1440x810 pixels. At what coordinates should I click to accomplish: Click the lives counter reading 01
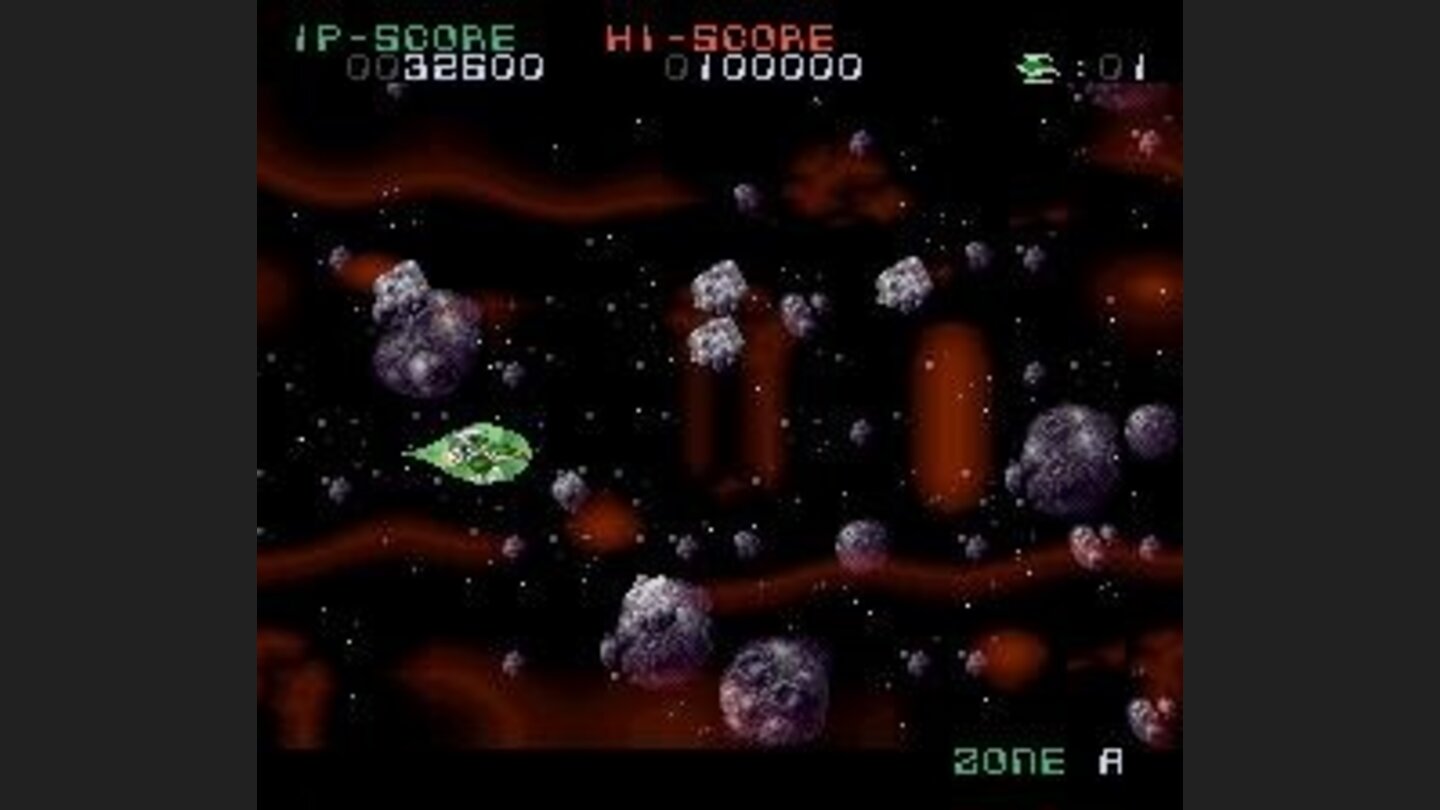click(1120, 65)
